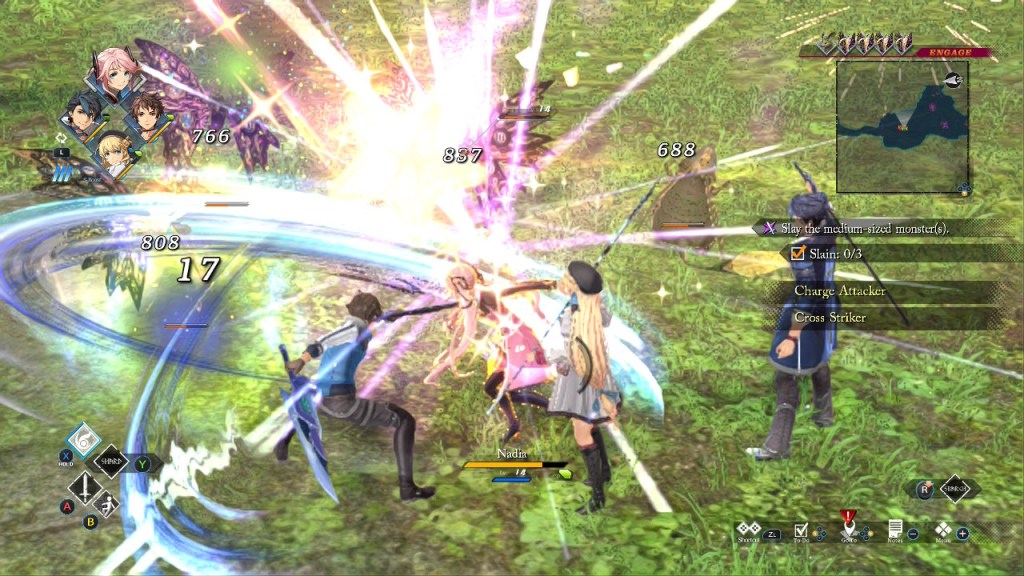Image resolution: width=1024 pixels, height=576 pixels.
Task: Click the Shard search diamond near the R prompt
Action: 953,489
